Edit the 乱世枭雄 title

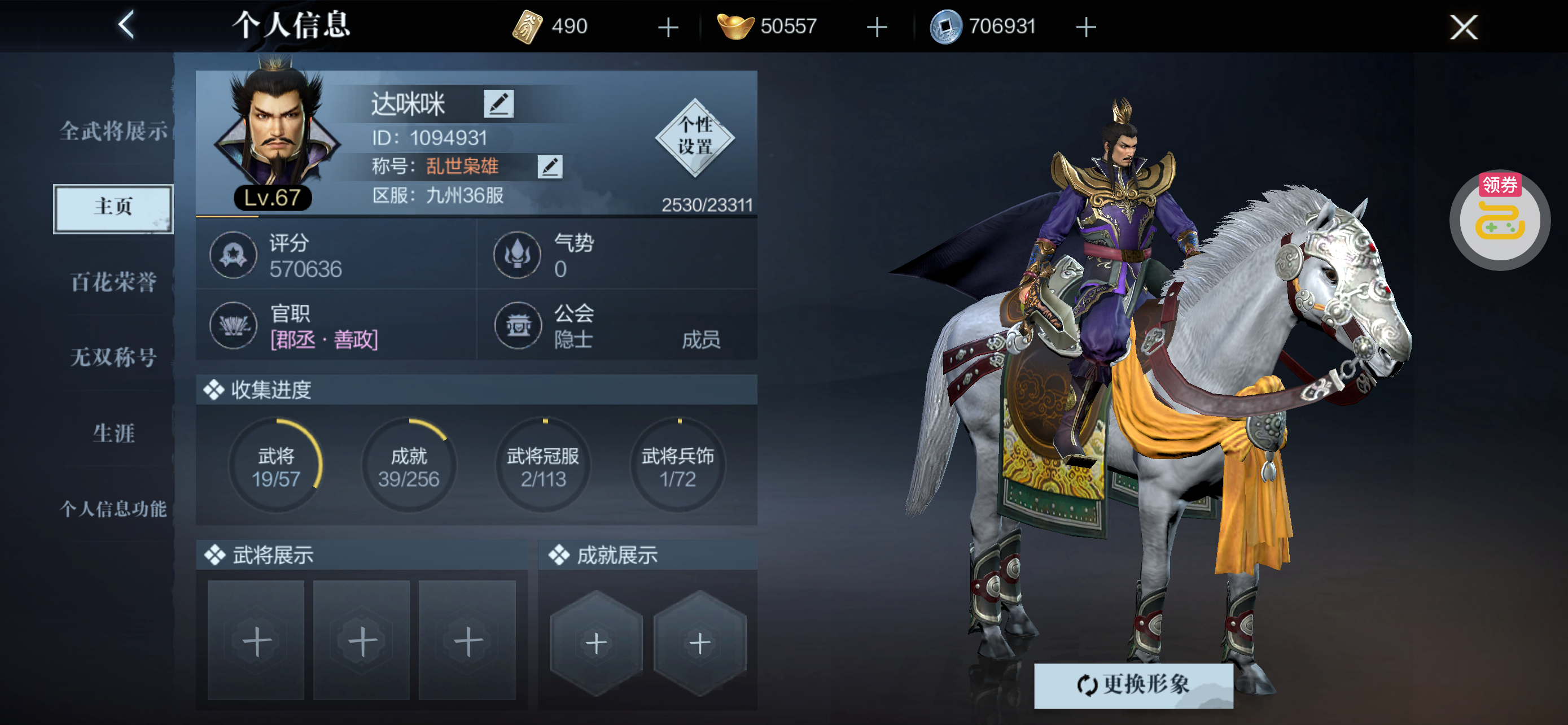[550, 166]
